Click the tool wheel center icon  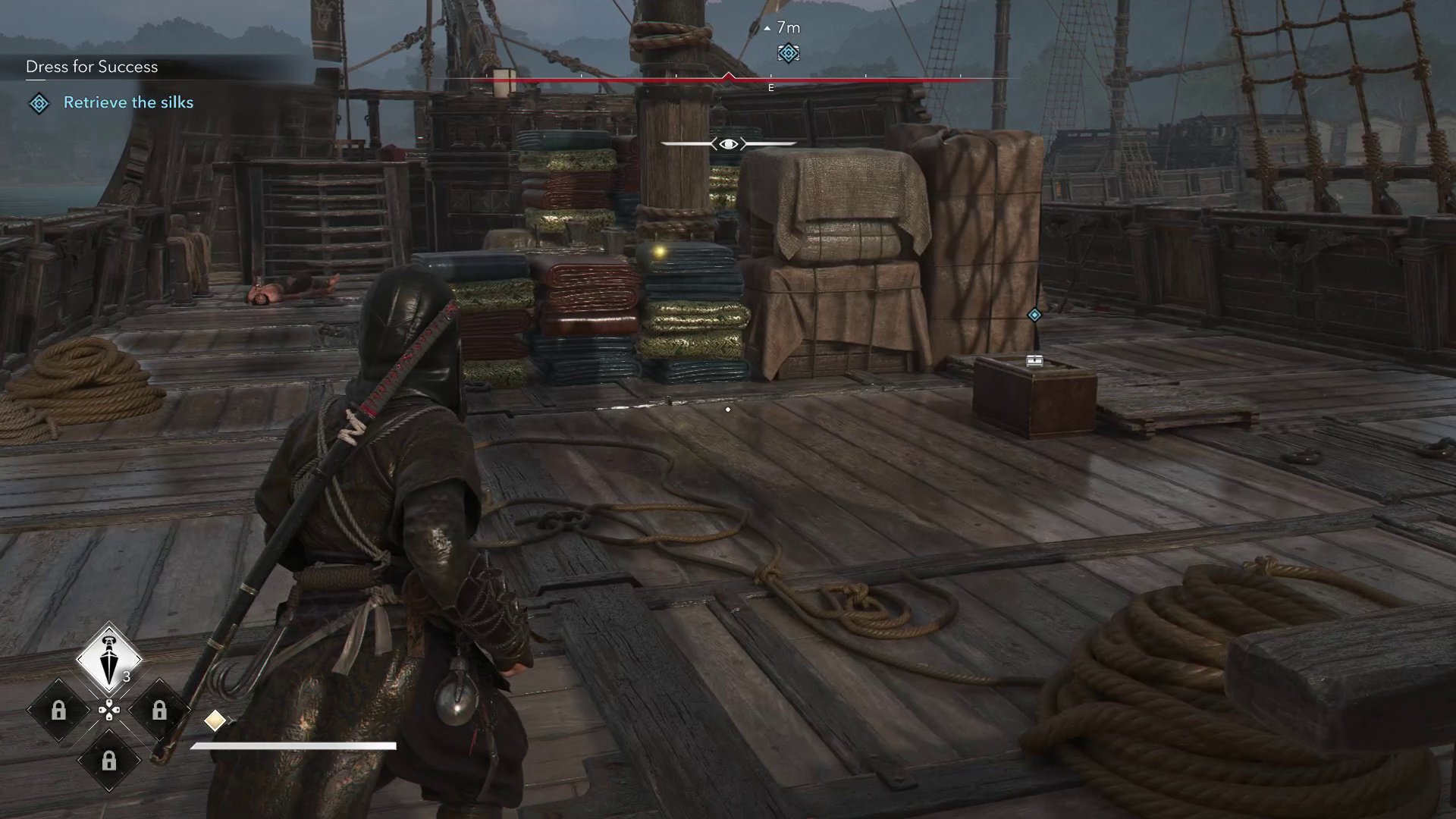pyautogui.click(x=109, y=710)
